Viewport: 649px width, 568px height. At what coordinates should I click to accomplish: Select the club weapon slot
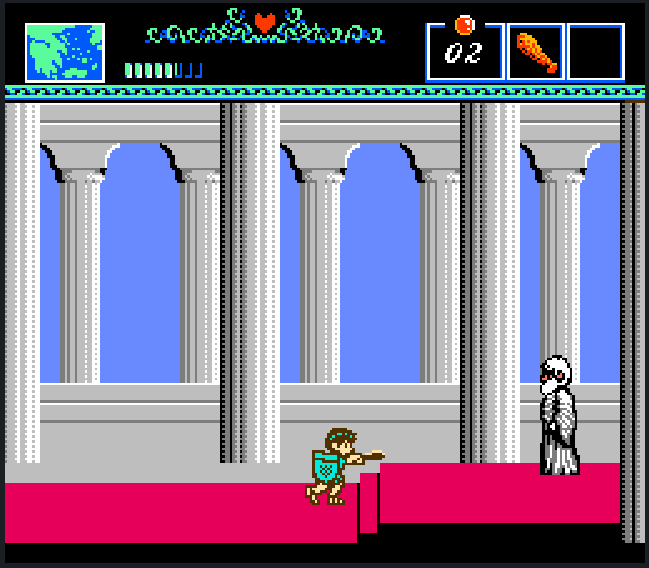536,52
